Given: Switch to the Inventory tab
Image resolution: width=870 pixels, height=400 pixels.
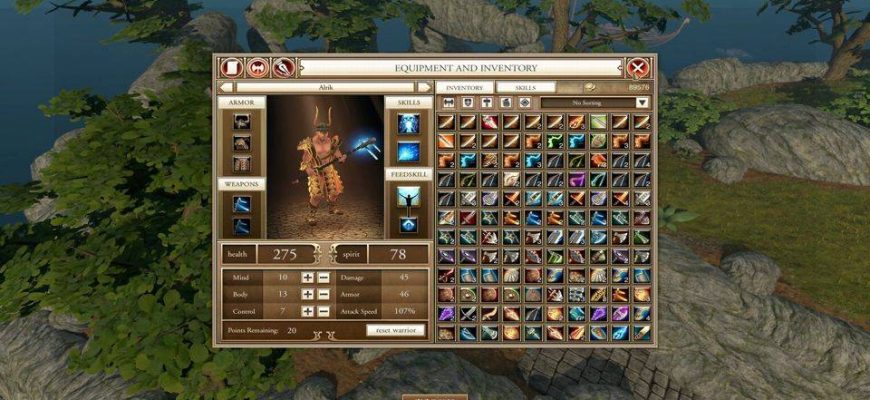Looking at the screenshot, I should pyautogui.click(x=464, y=88).
